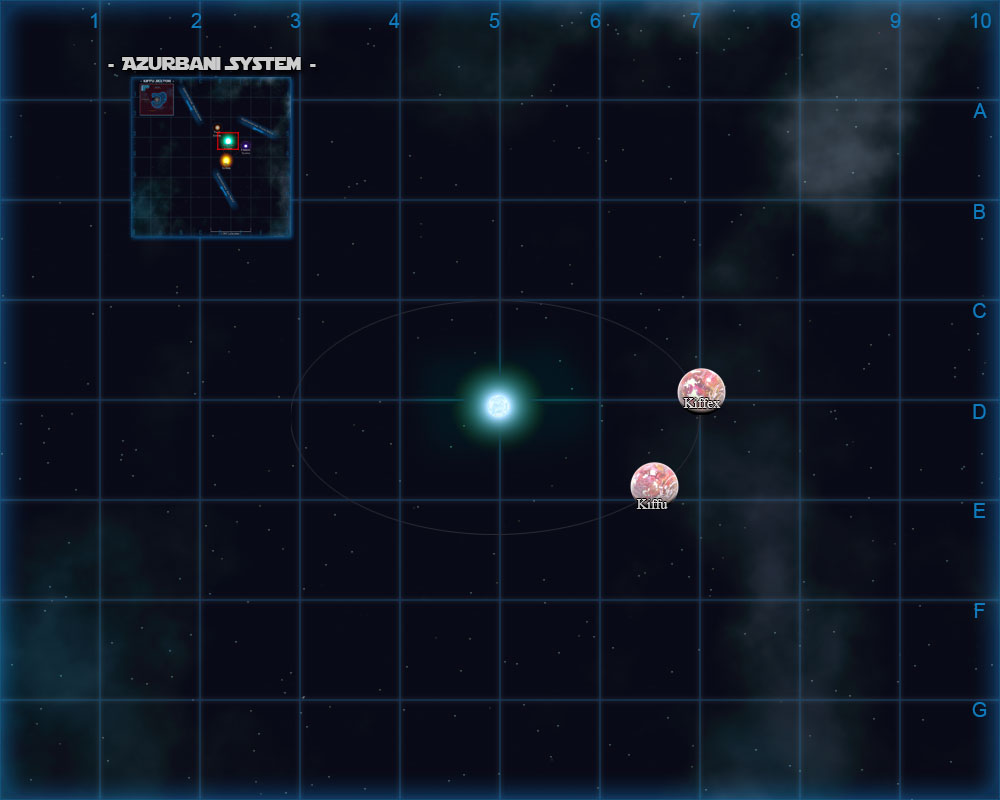Click the Azurbani sun at the system center

(x=498, y=405)
